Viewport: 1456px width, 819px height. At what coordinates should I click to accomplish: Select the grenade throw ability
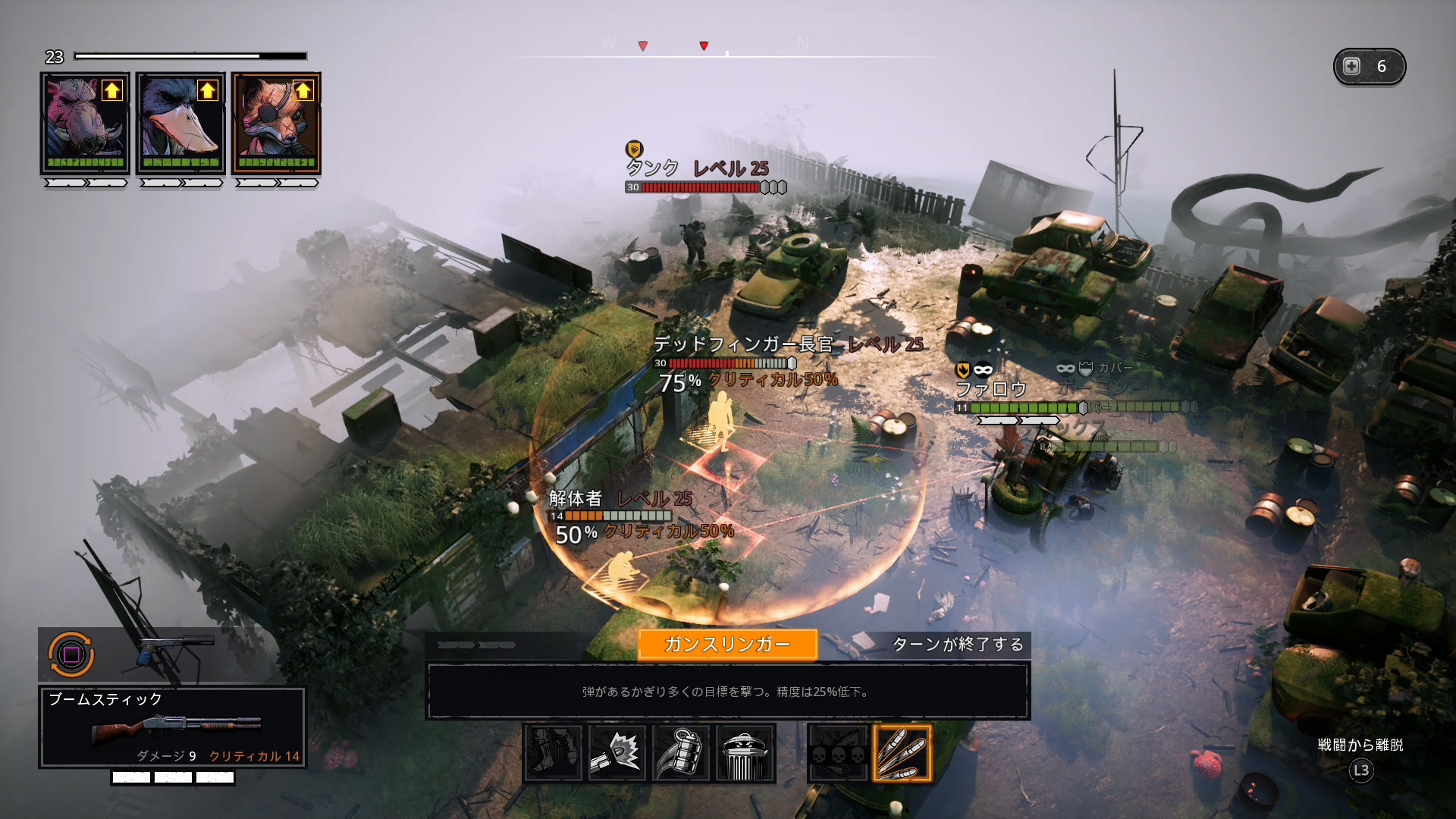[680, 753]
